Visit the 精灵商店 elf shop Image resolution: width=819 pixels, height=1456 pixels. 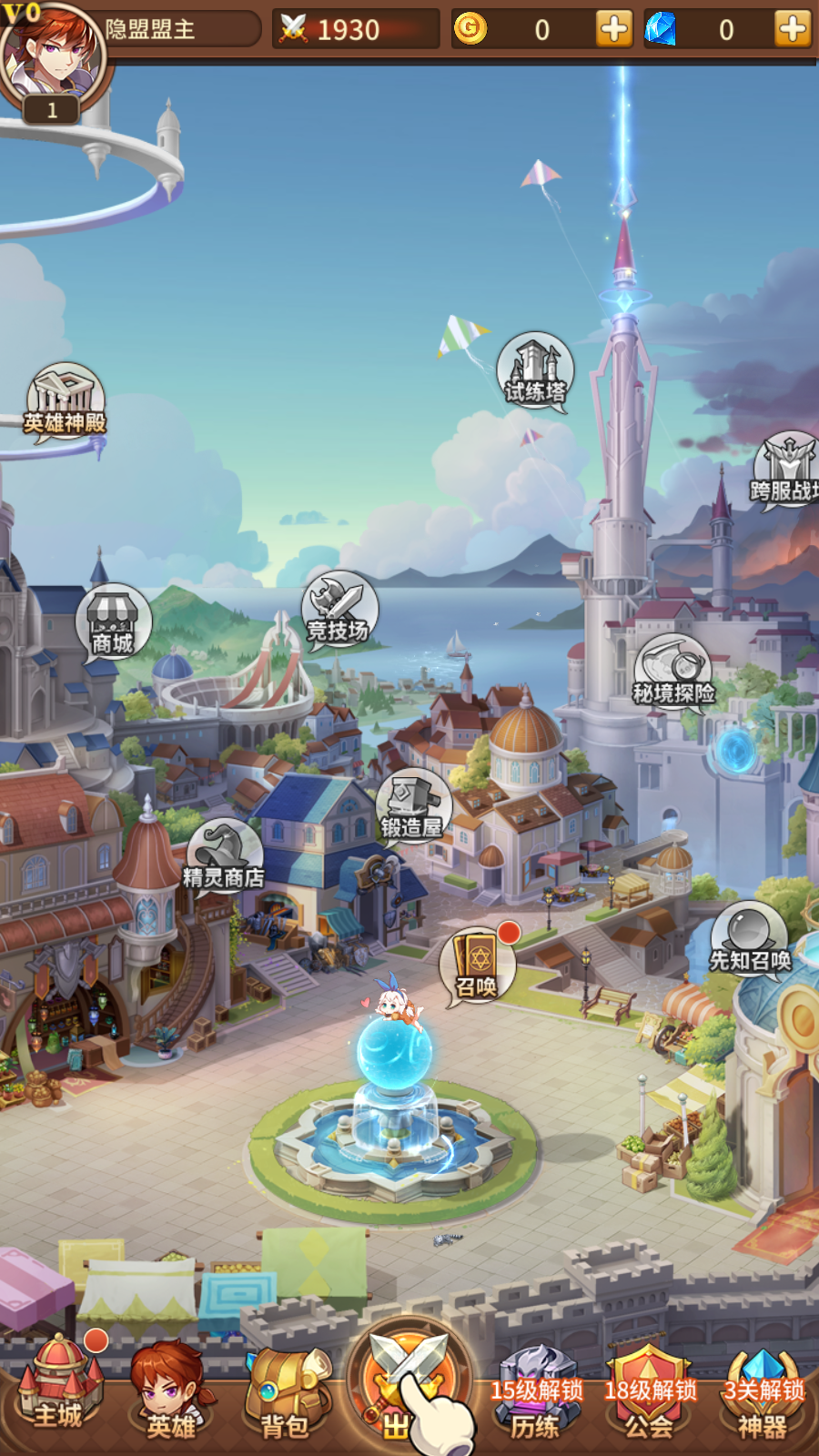[x=224, y=857]
